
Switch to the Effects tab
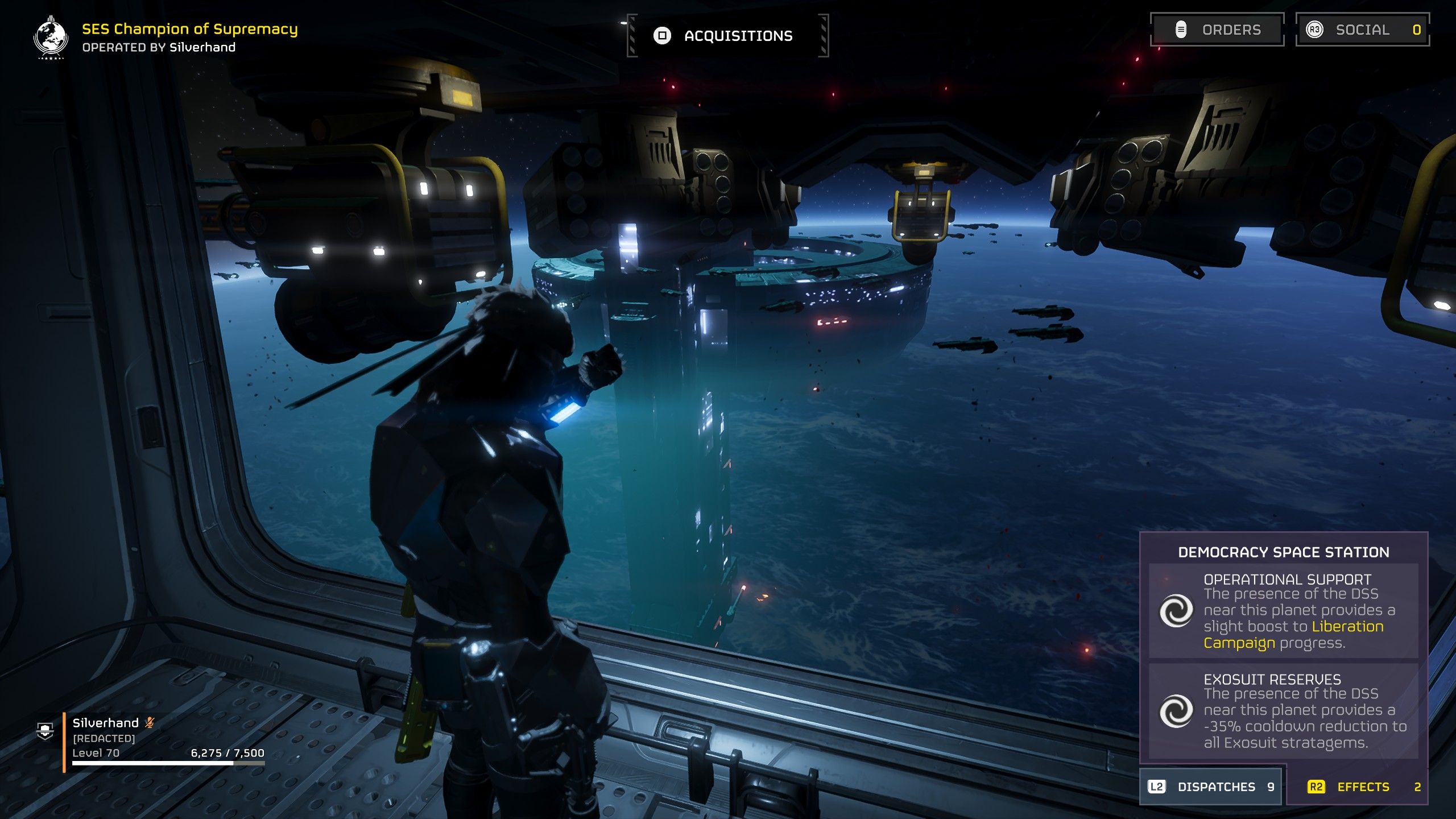(x=1363, y=787)
